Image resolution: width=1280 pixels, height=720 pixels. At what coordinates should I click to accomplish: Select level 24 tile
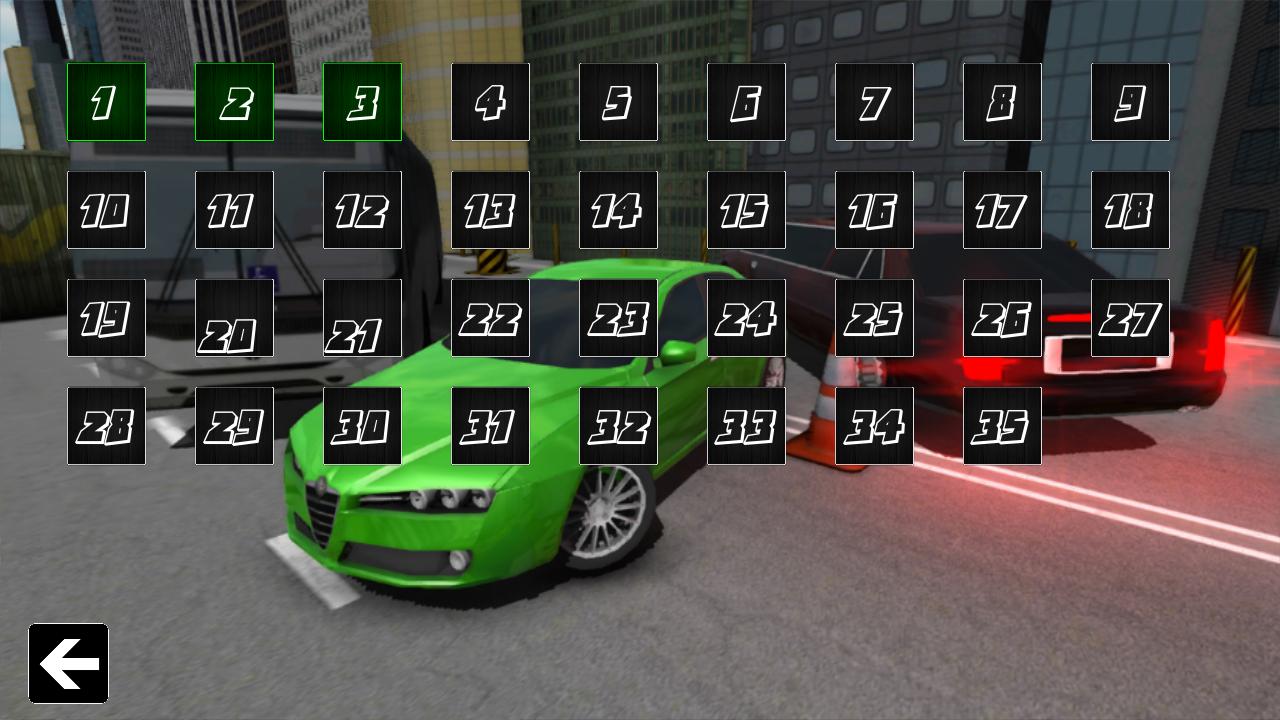(746, 317)
